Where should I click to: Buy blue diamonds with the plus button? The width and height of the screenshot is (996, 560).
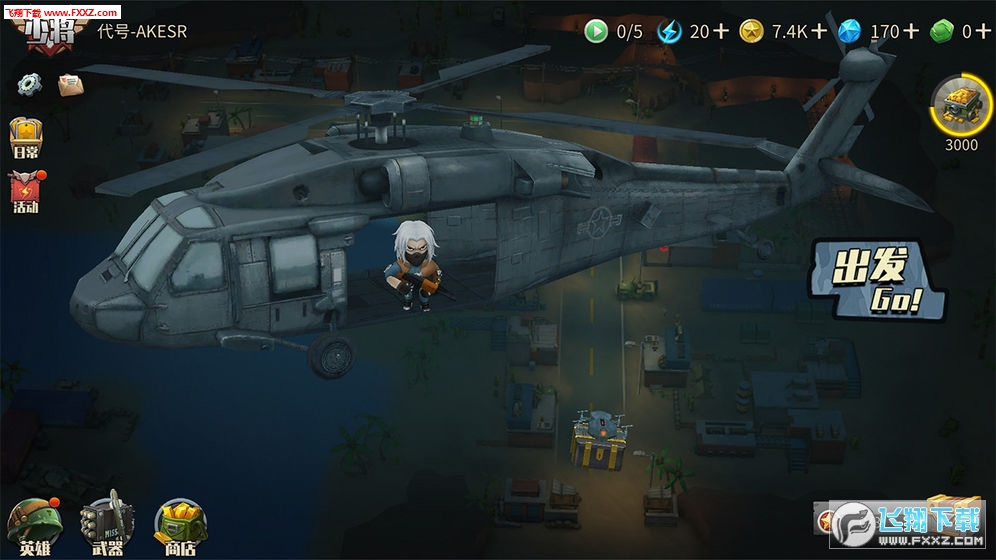pyautogui.click(x=911, y=31)
